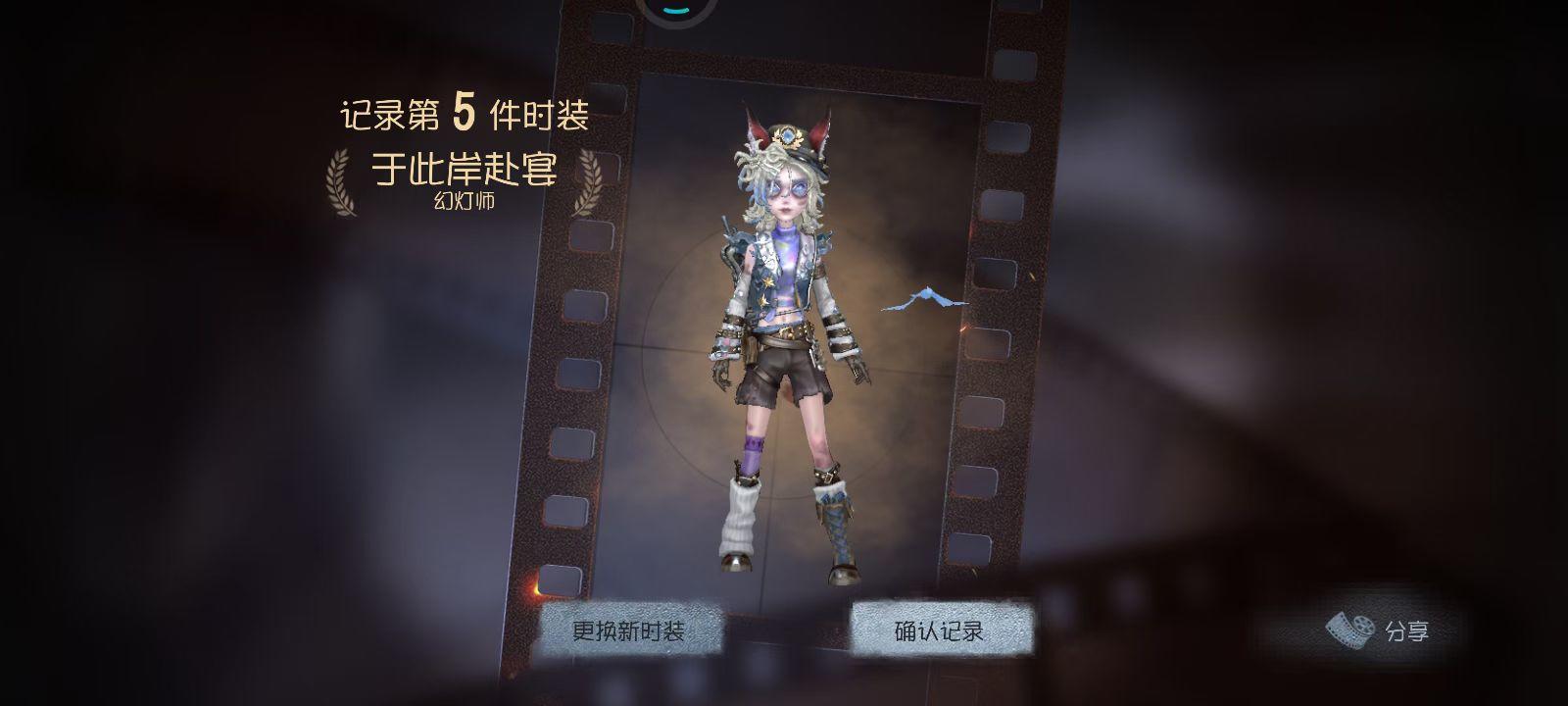Click the left laurel wreath ornament icon
The width and height of the screenshot is (1568, 706).
coord(340,181)
